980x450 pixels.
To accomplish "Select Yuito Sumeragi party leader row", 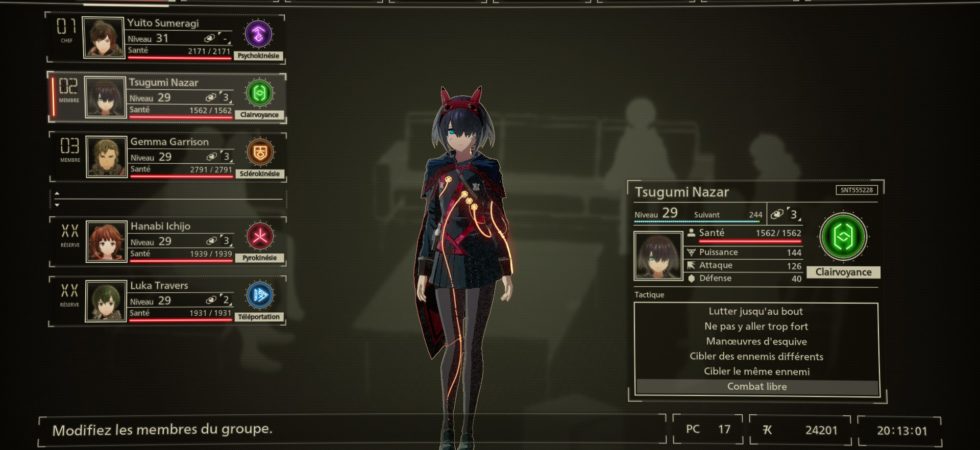I will pyautogui.click(x=165, y=38).
